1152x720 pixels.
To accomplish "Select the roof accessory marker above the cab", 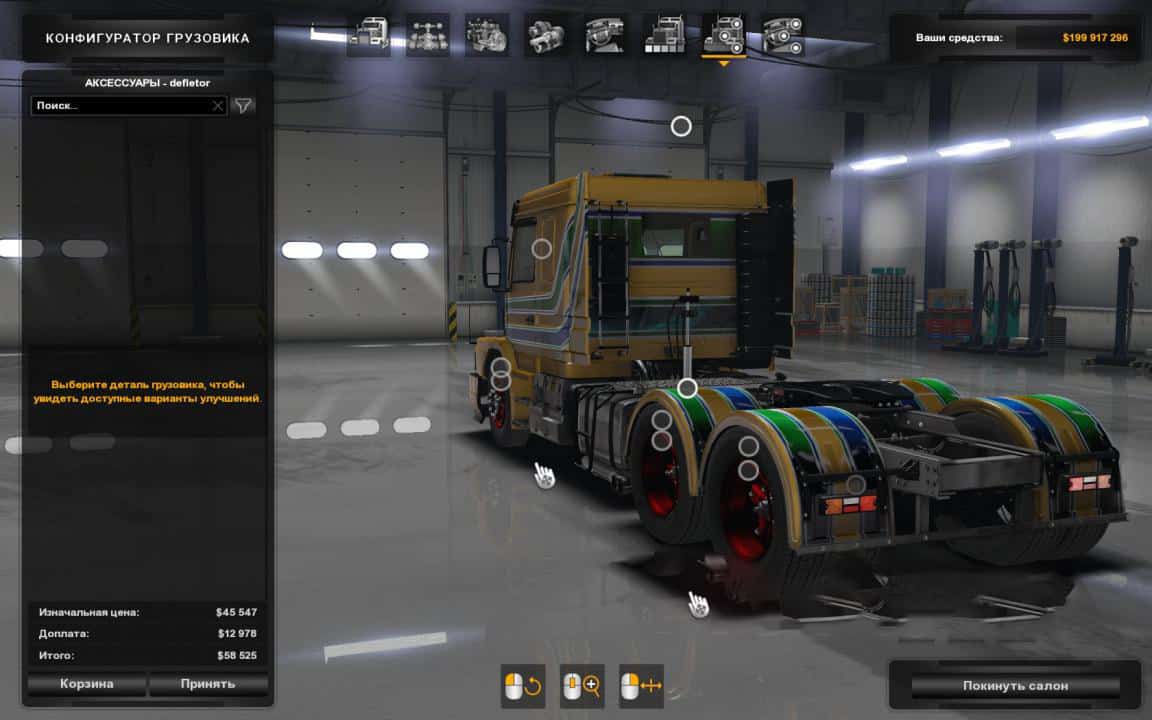I will (681, 126).
